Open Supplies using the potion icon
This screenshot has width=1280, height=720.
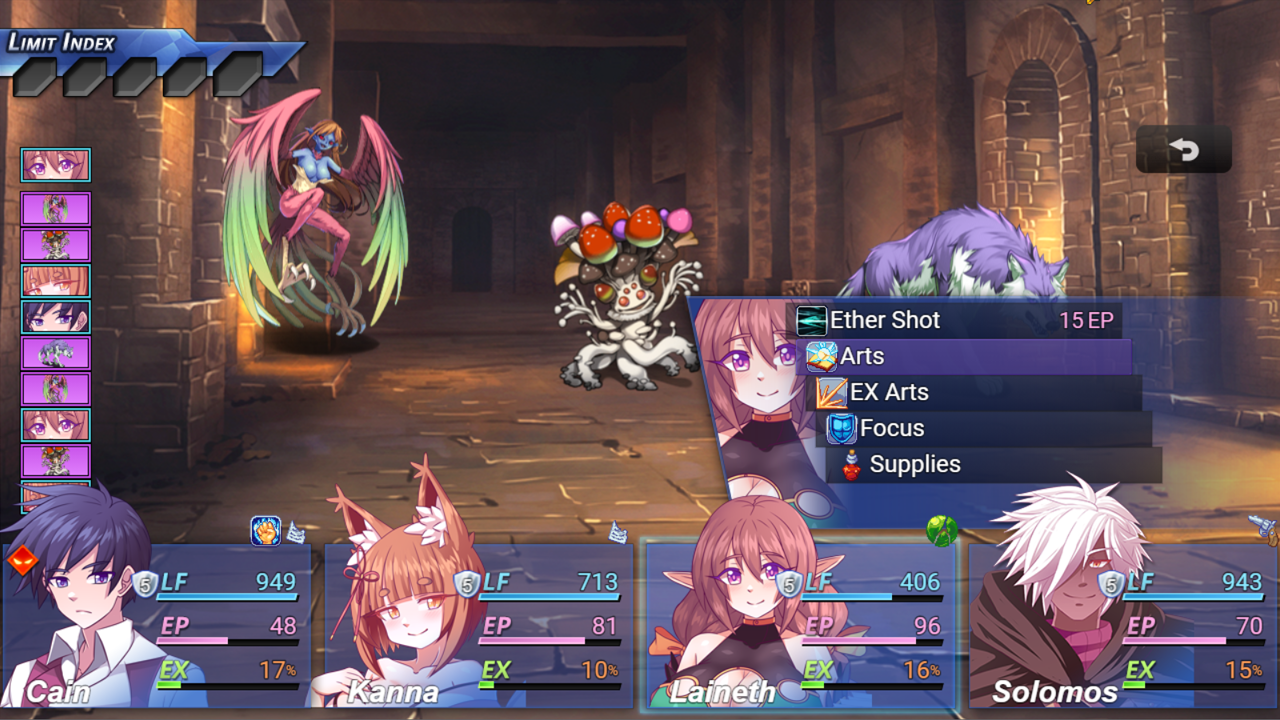tap(851, 464)
